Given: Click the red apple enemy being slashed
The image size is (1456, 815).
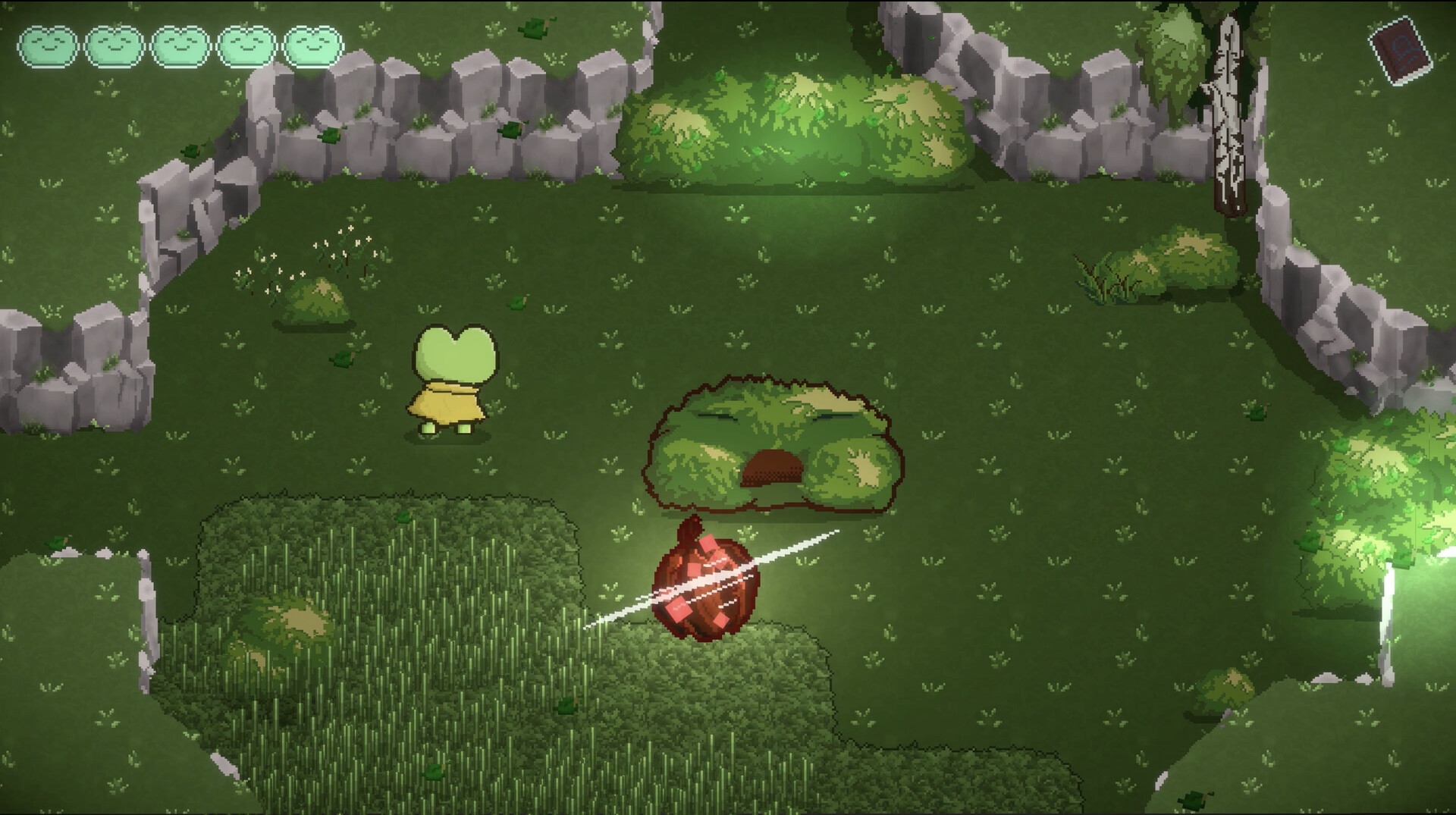Looking at the screenshot, I should [705, 584].
